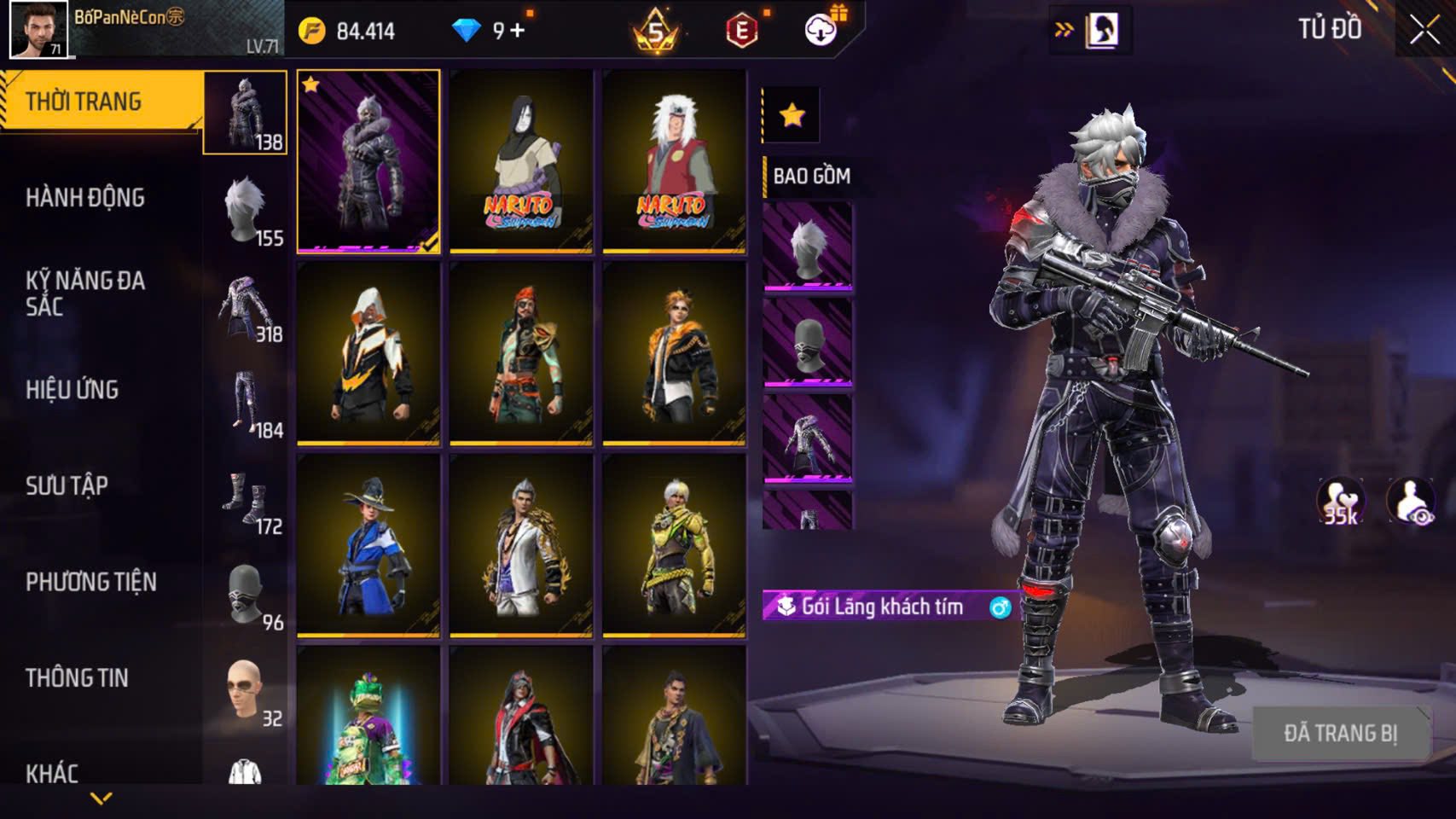This screenshot has width=1456, height=819.
Task: Click the 35k likes heart icon
Action: pyautogui.click(x=1340, y=502)
